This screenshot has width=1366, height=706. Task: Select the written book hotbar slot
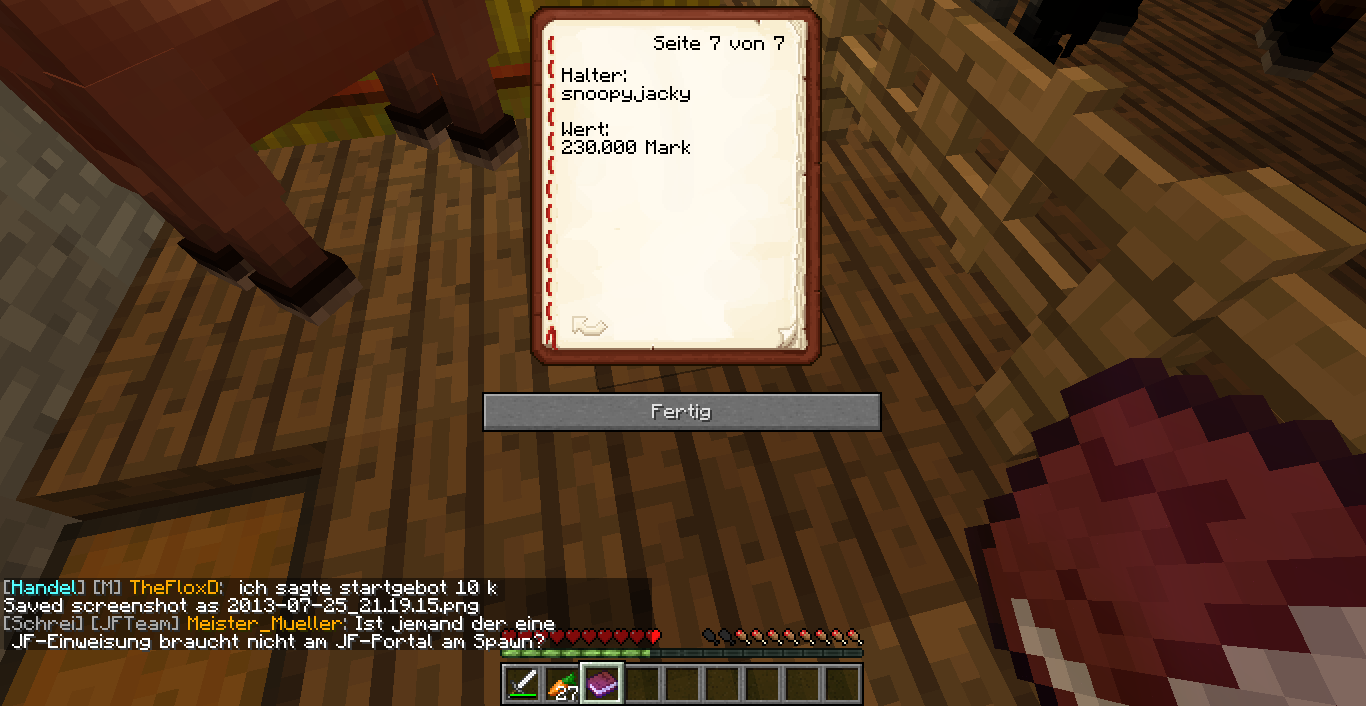pyautogui.click(x=602, y=684)
